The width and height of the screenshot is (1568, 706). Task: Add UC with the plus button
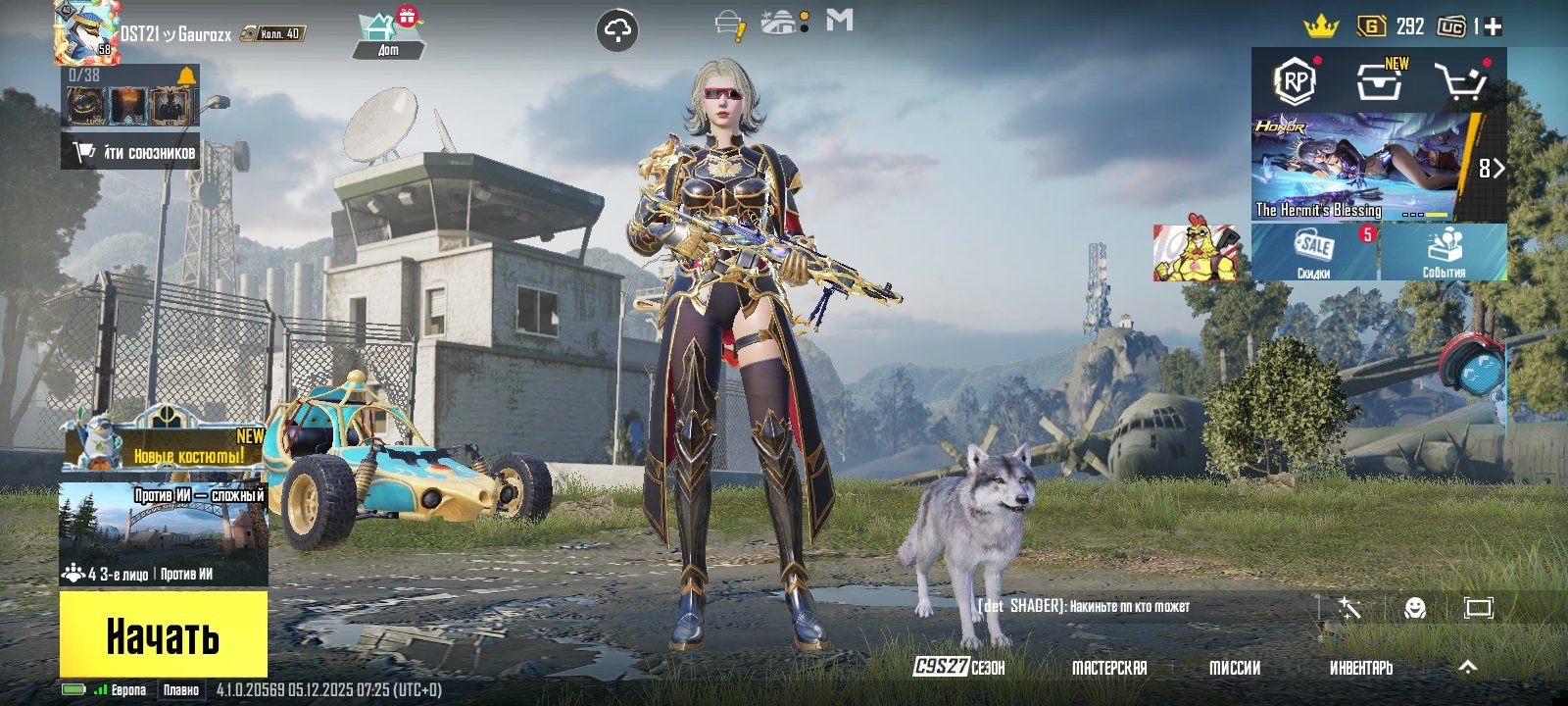(1493, 27)
